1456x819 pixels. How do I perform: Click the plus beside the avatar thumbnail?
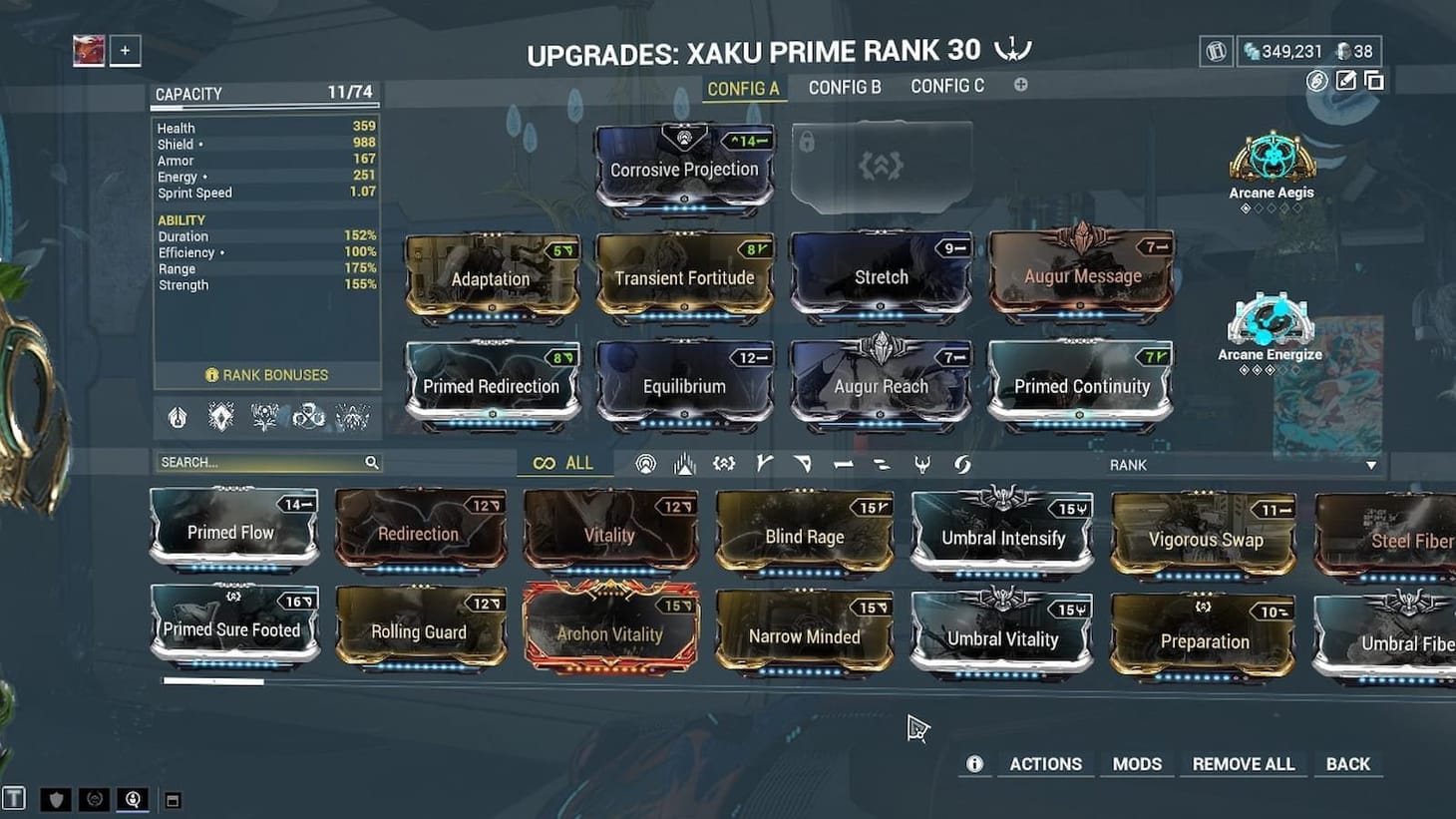coord(124,50)
